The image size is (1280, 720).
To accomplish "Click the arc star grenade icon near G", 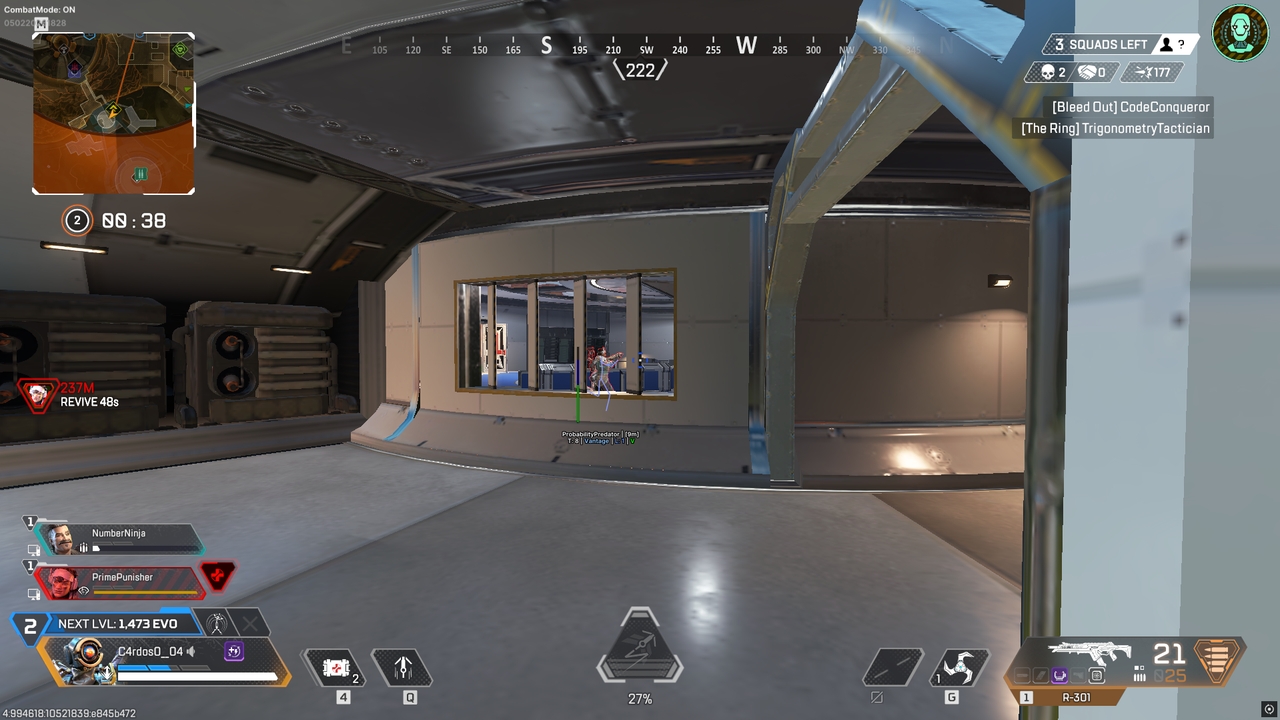I will [958, 668].
